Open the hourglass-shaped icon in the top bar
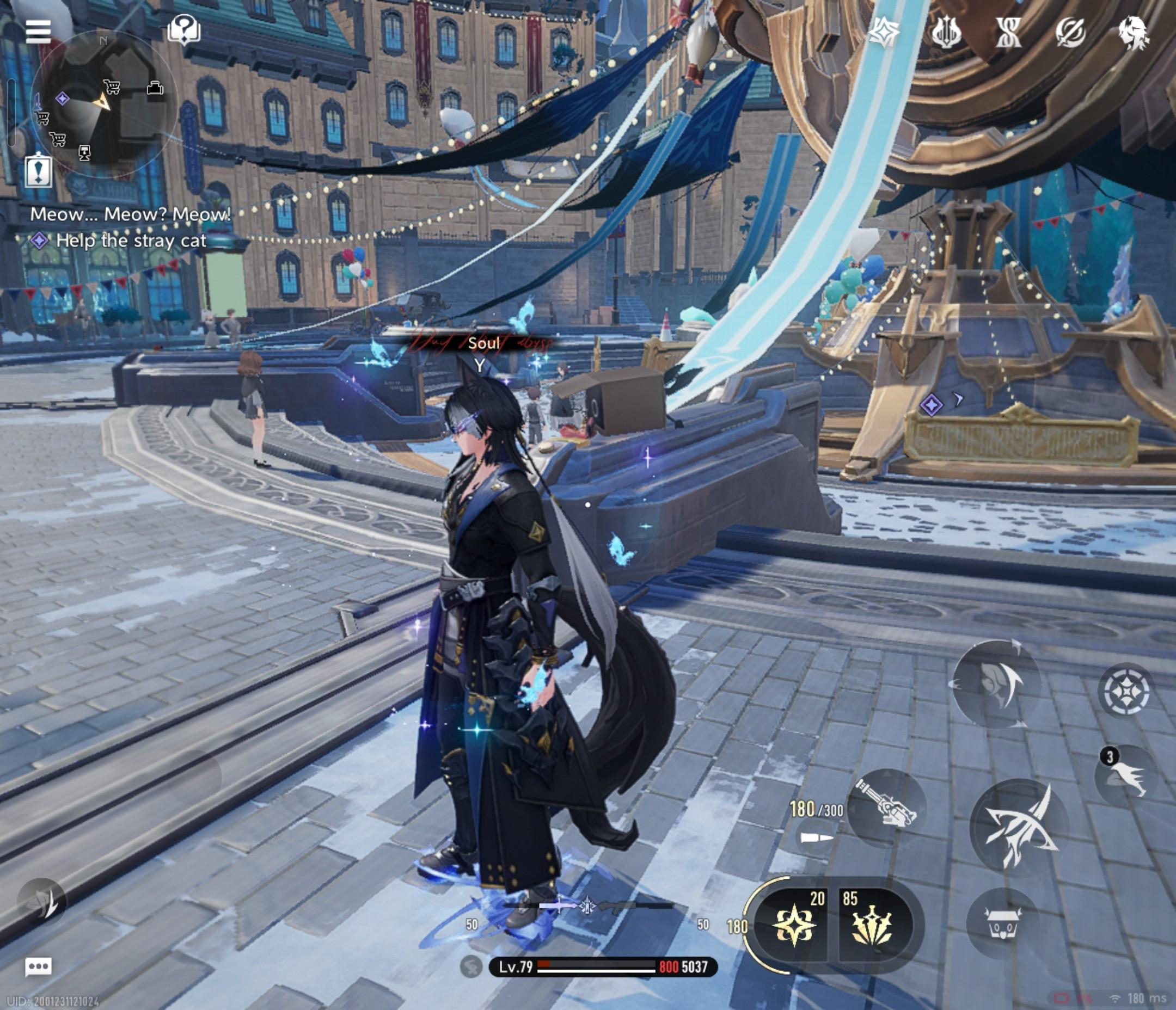This screenshot has width=1176, height=1010. click(x=1008, y=32)
